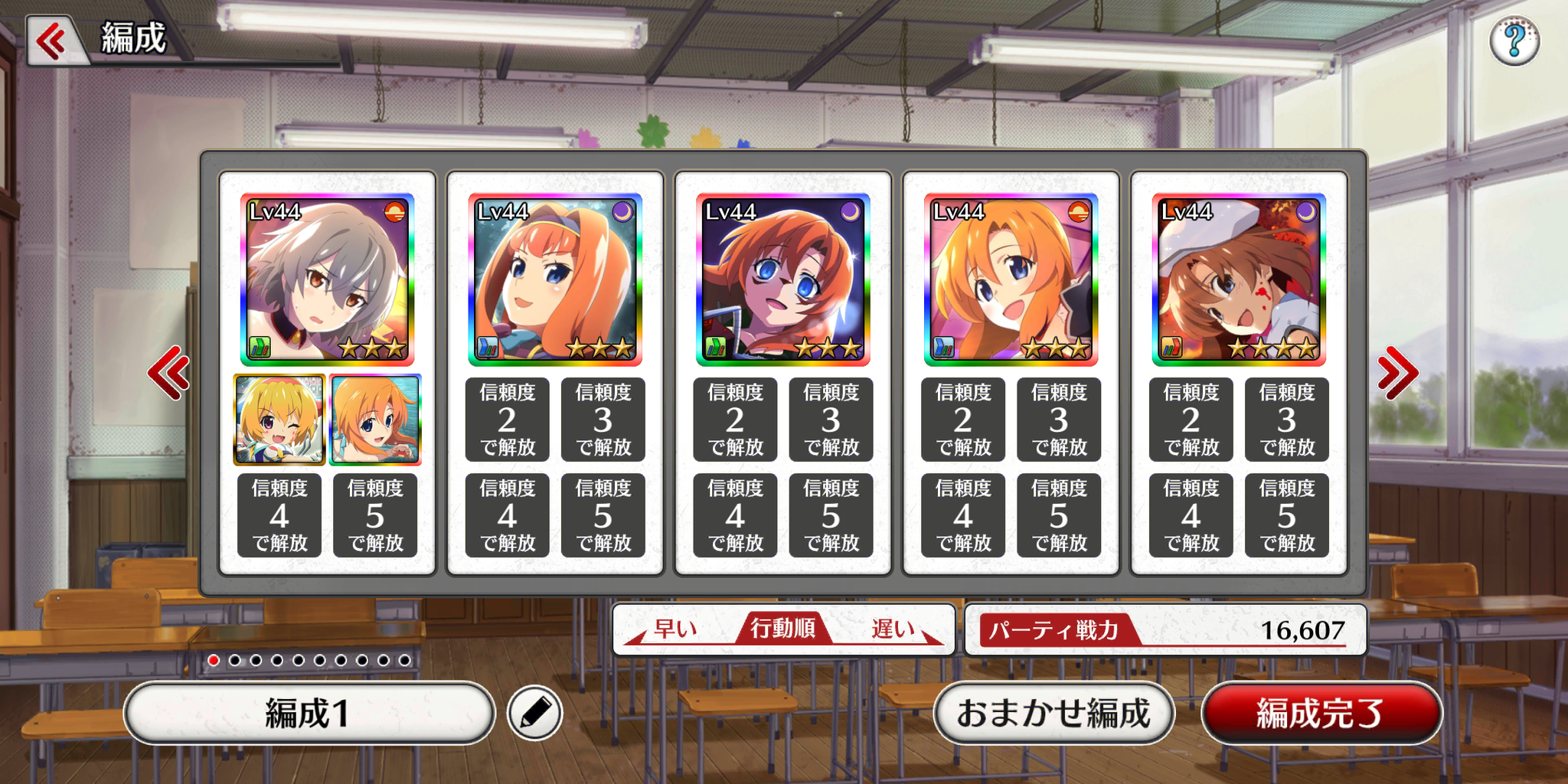Image resolution: width=1568 pixels, height=784 pixels.
Task: Click the yellow-bordered support card under first character
Action: click(x=279, y=420)
